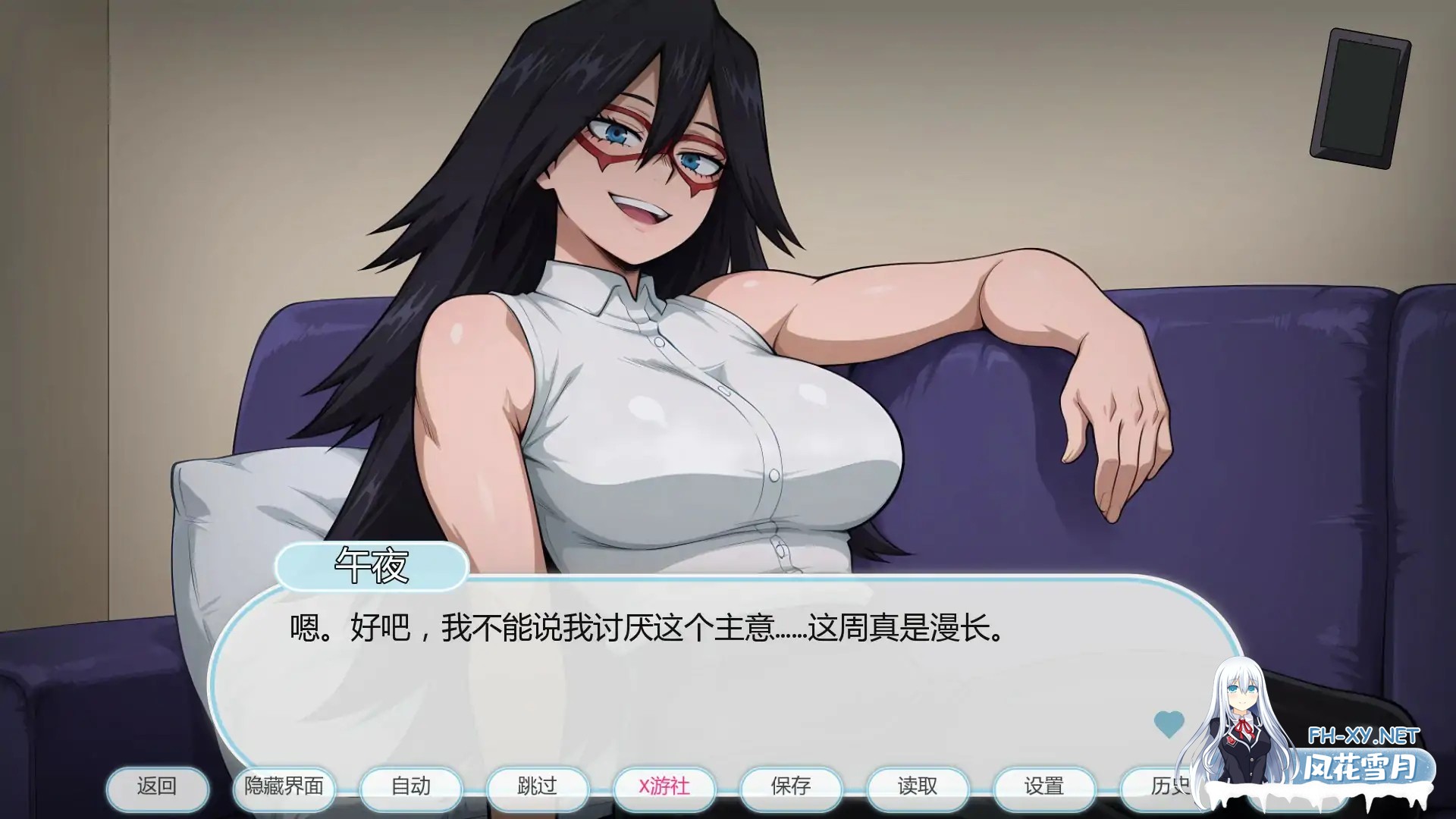Open the 设置 (Settings) screen
The height and width of the screenshot is (819, 1456).
coord(1044,788)
